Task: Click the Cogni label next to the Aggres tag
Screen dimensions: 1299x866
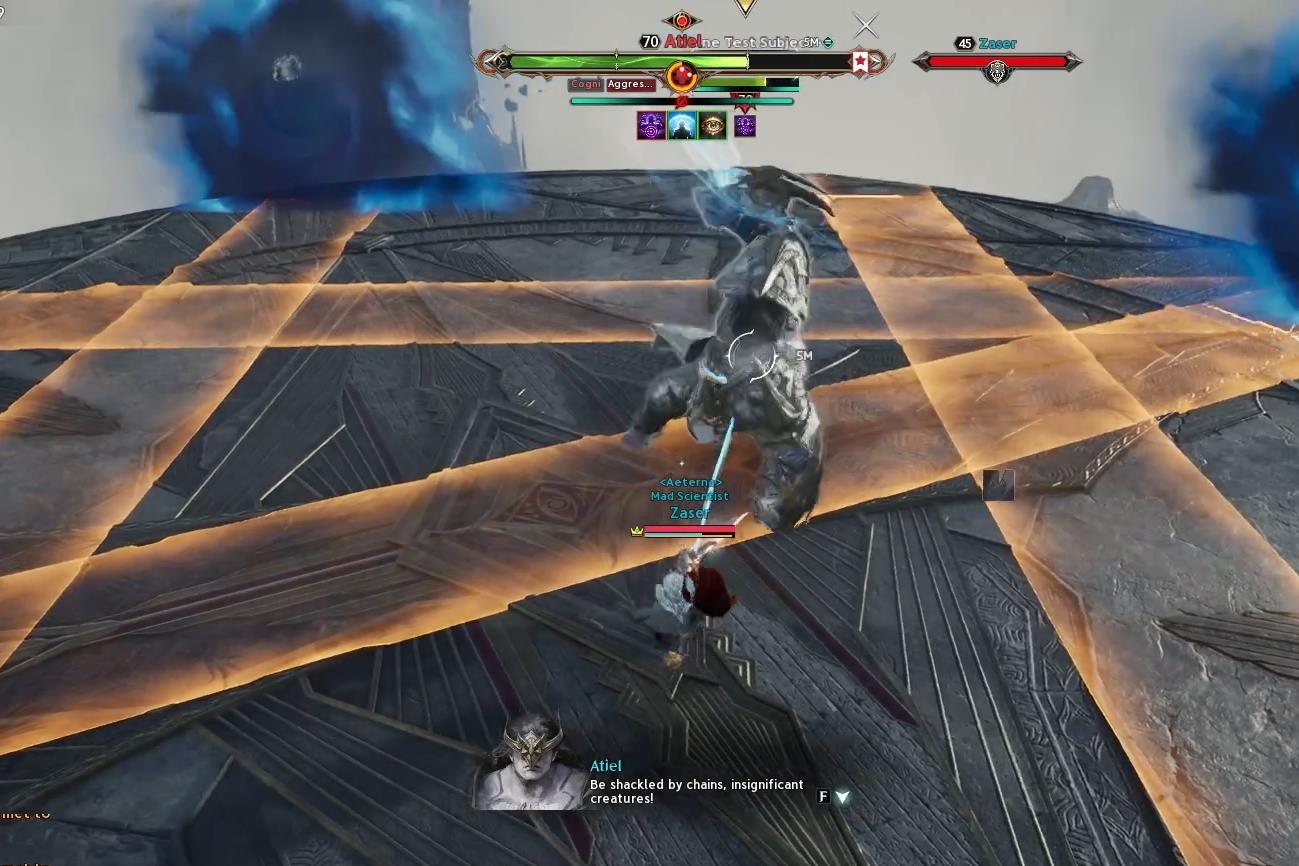Action: 585,84
